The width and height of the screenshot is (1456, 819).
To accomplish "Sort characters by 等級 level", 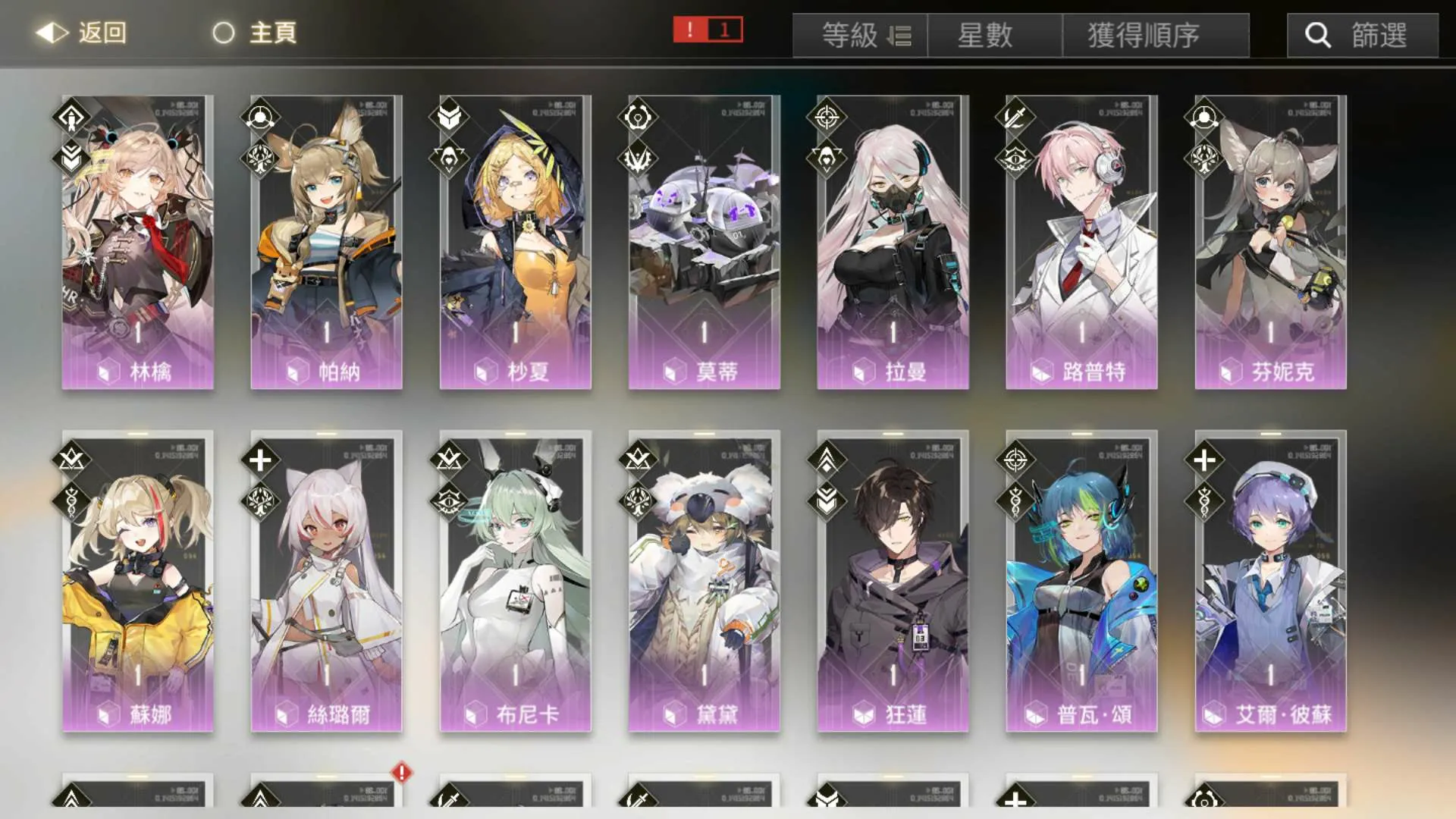I will click(x=860, y=36).
